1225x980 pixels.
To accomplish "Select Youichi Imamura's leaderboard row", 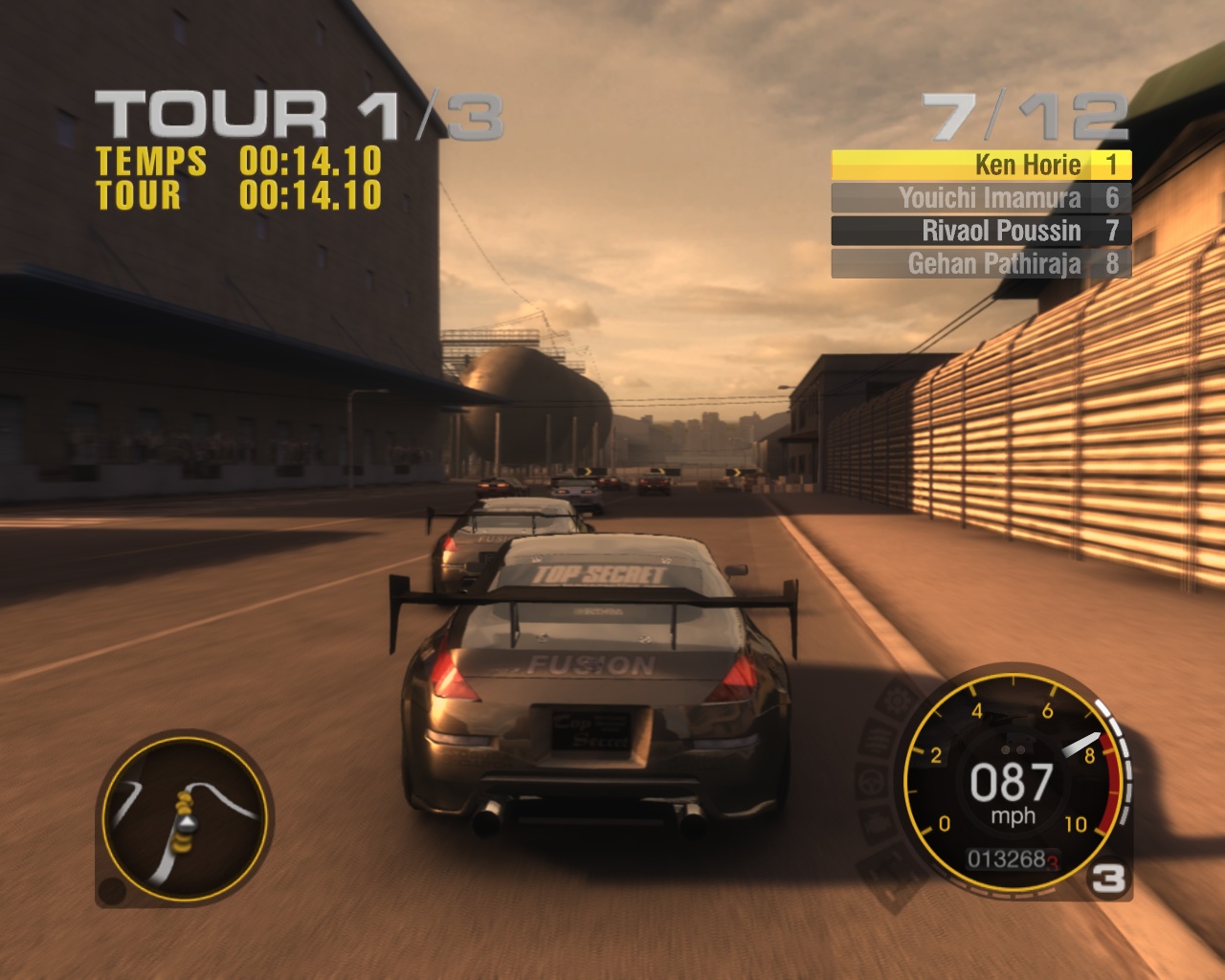I will 981,198.
